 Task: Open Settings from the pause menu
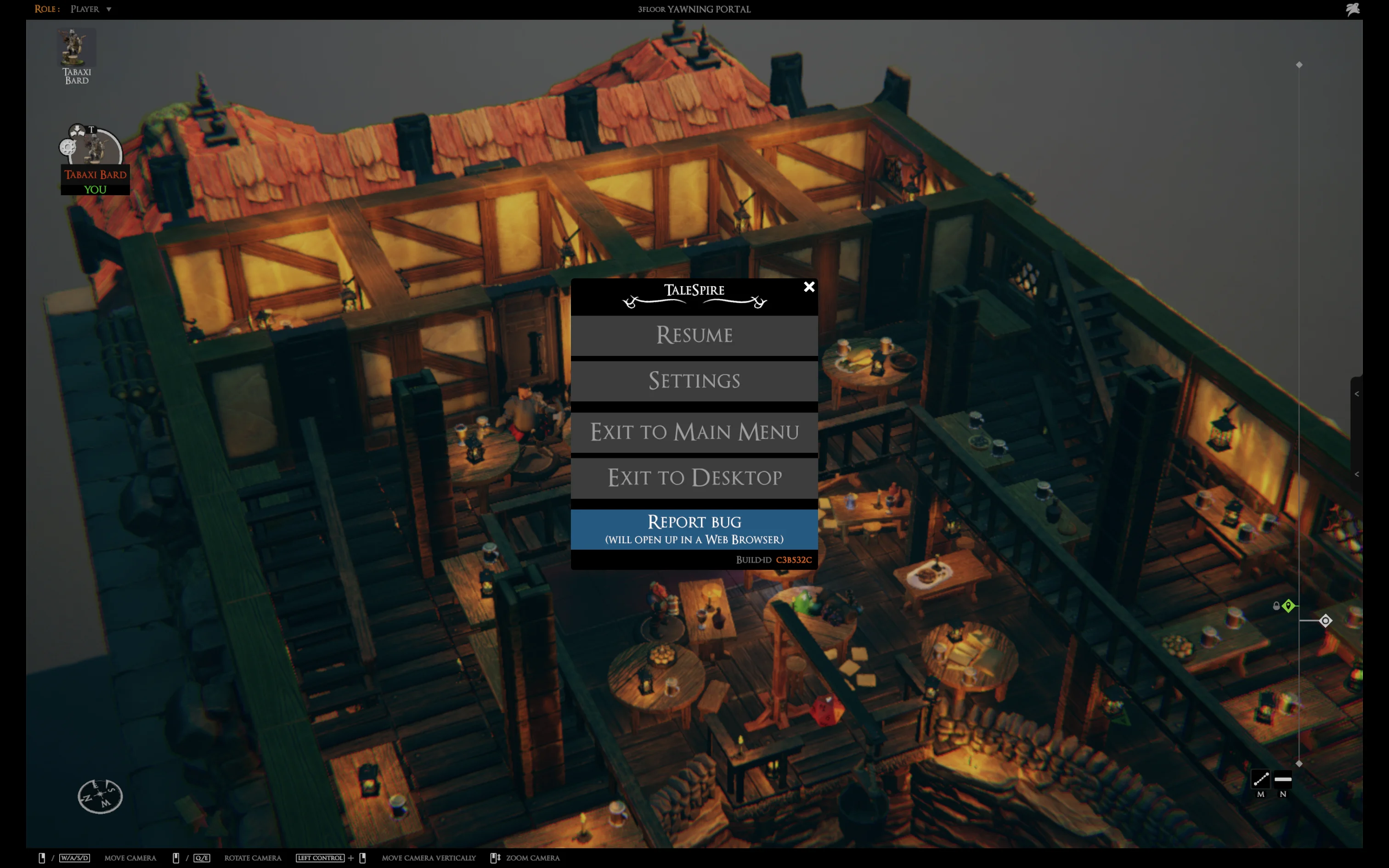pyautogui.click(x=694, y=381)
